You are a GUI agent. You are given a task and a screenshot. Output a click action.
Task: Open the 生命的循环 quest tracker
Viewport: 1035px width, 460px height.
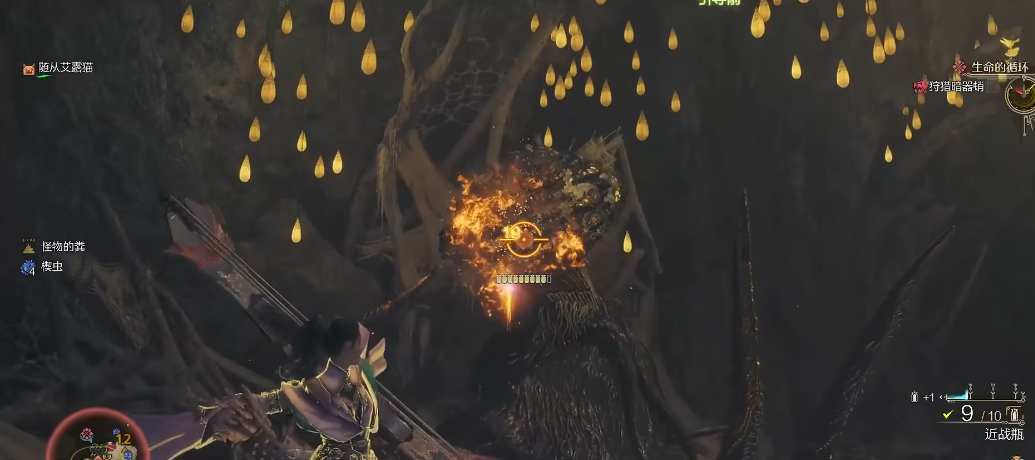pos(1000,67)
